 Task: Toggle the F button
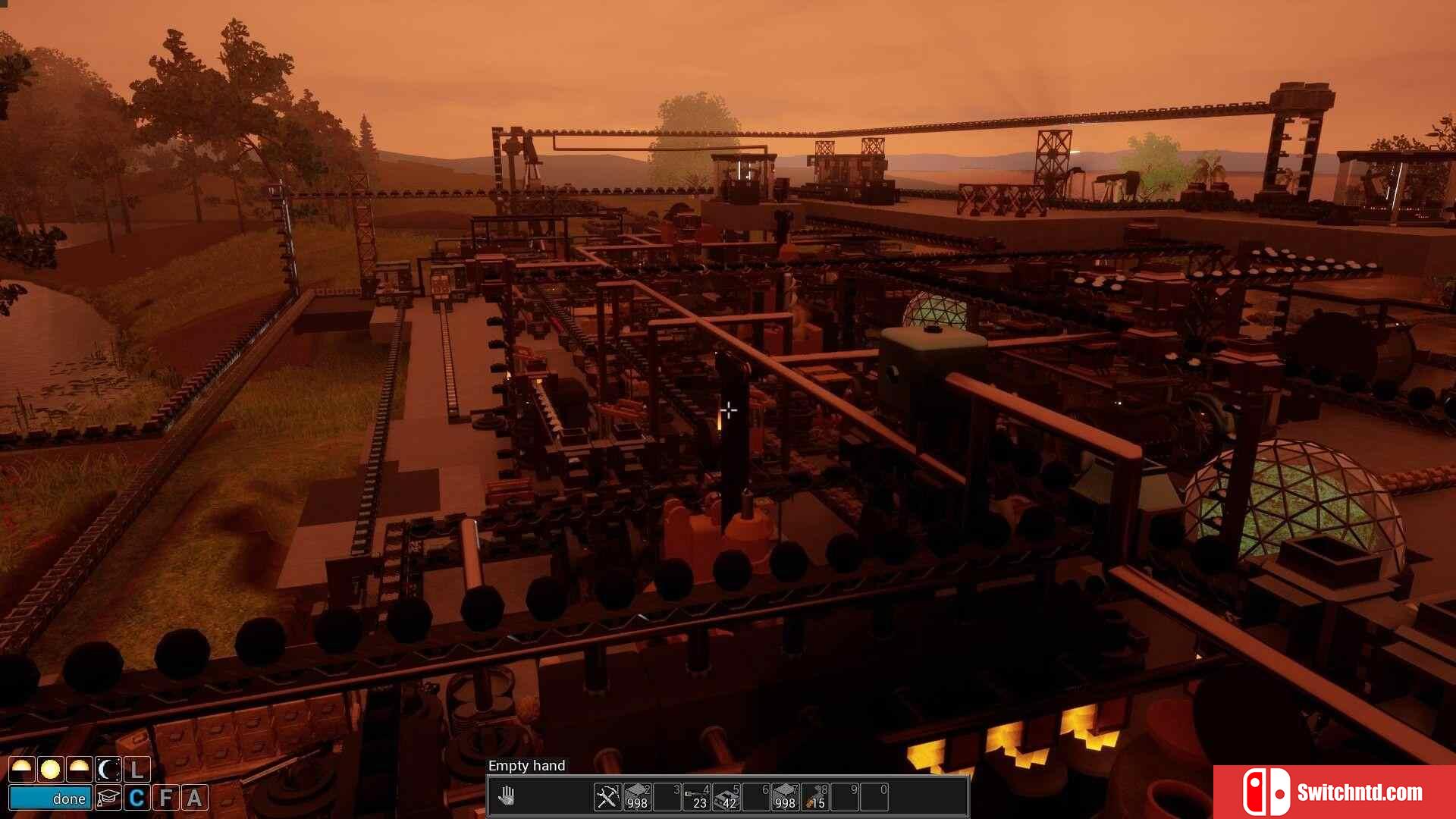point(166,798)
